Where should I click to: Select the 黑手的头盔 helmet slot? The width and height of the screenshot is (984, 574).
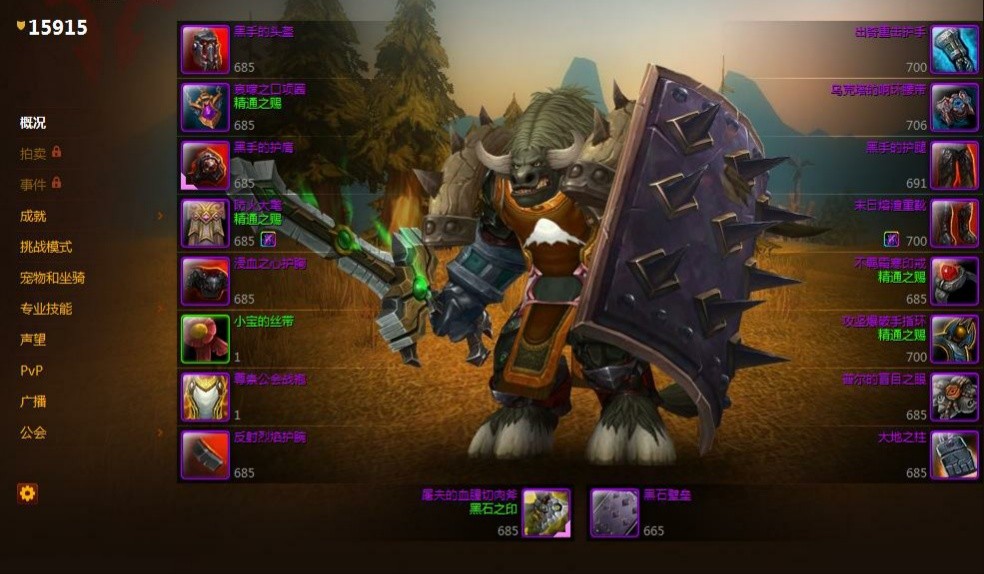coord(205,49)
